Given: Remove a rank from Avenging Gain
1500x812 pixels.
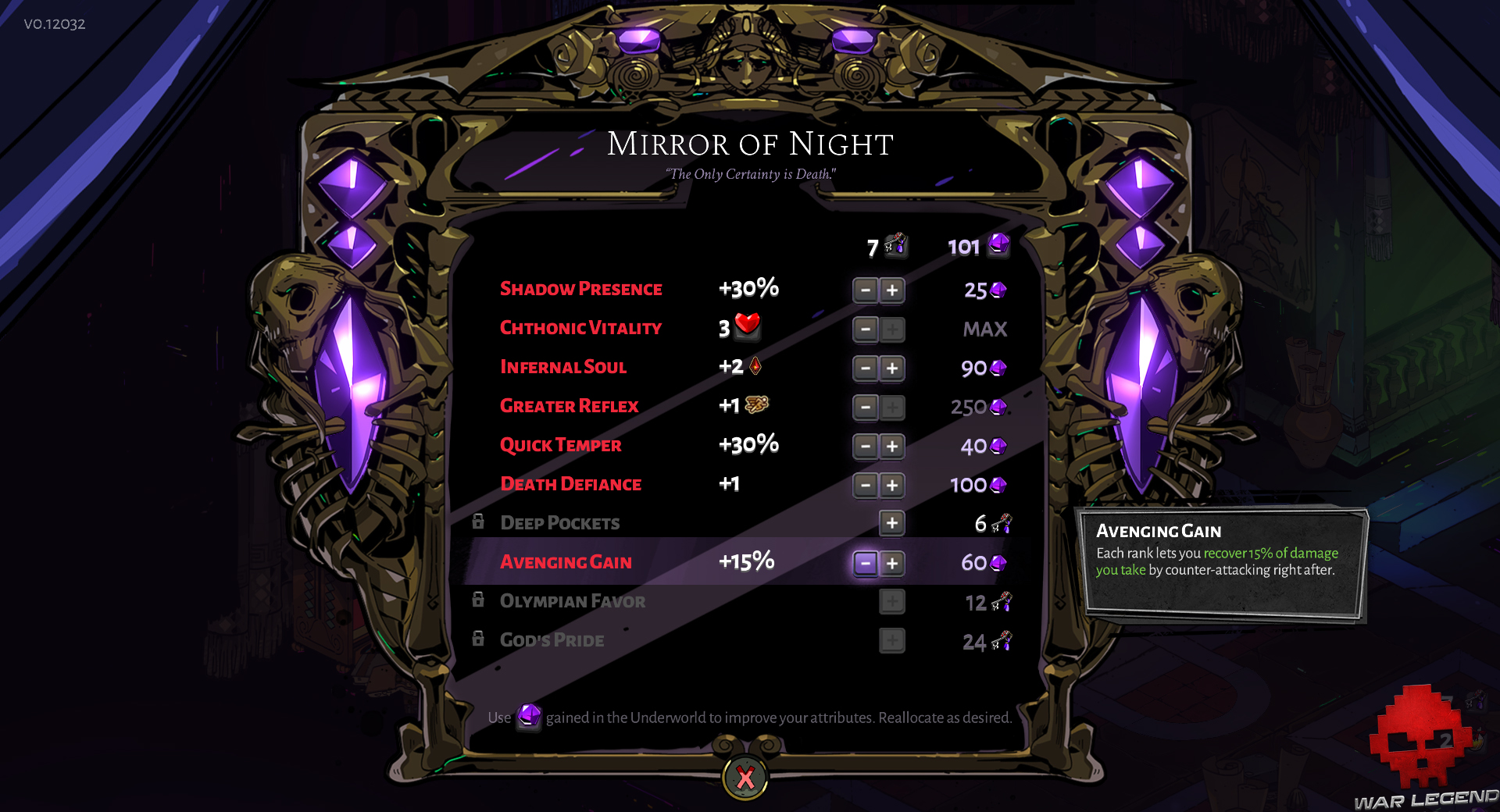Looking at the screenshot, I should tap(865, 563).
